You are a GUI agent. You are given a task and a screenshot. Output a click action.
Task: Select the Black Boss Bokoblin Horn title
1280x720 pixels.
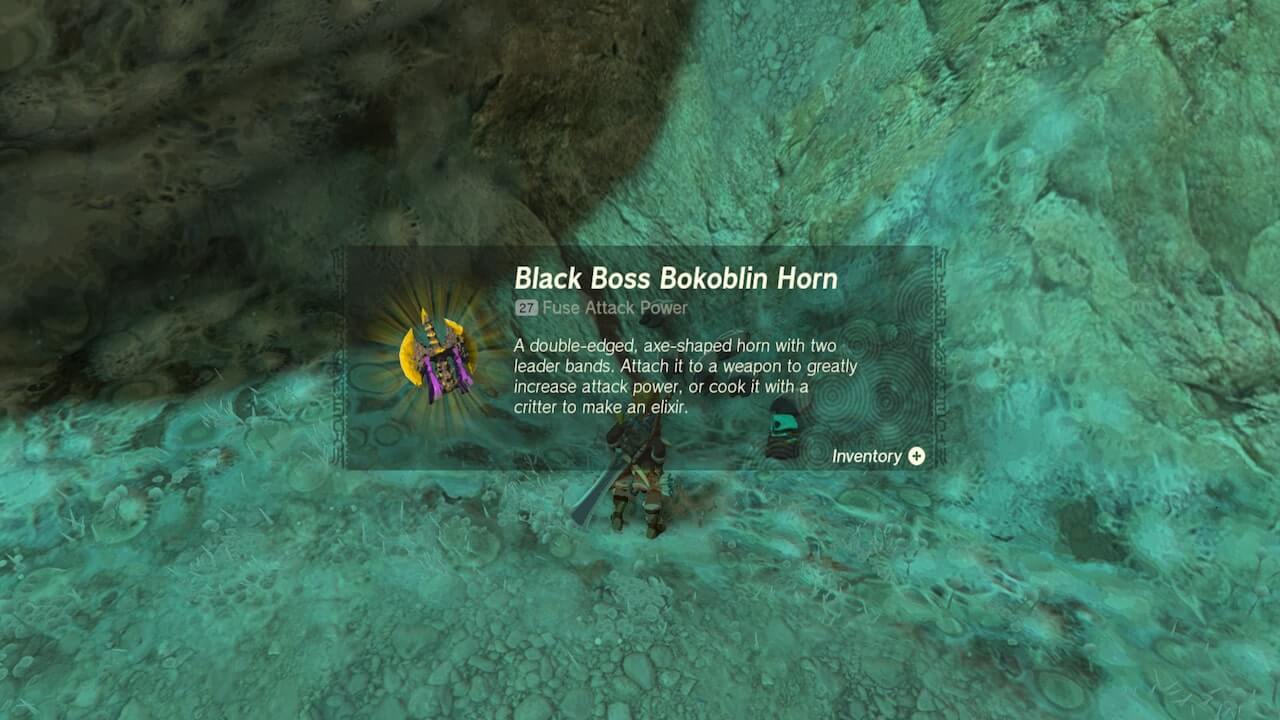(x=677, y=279)
